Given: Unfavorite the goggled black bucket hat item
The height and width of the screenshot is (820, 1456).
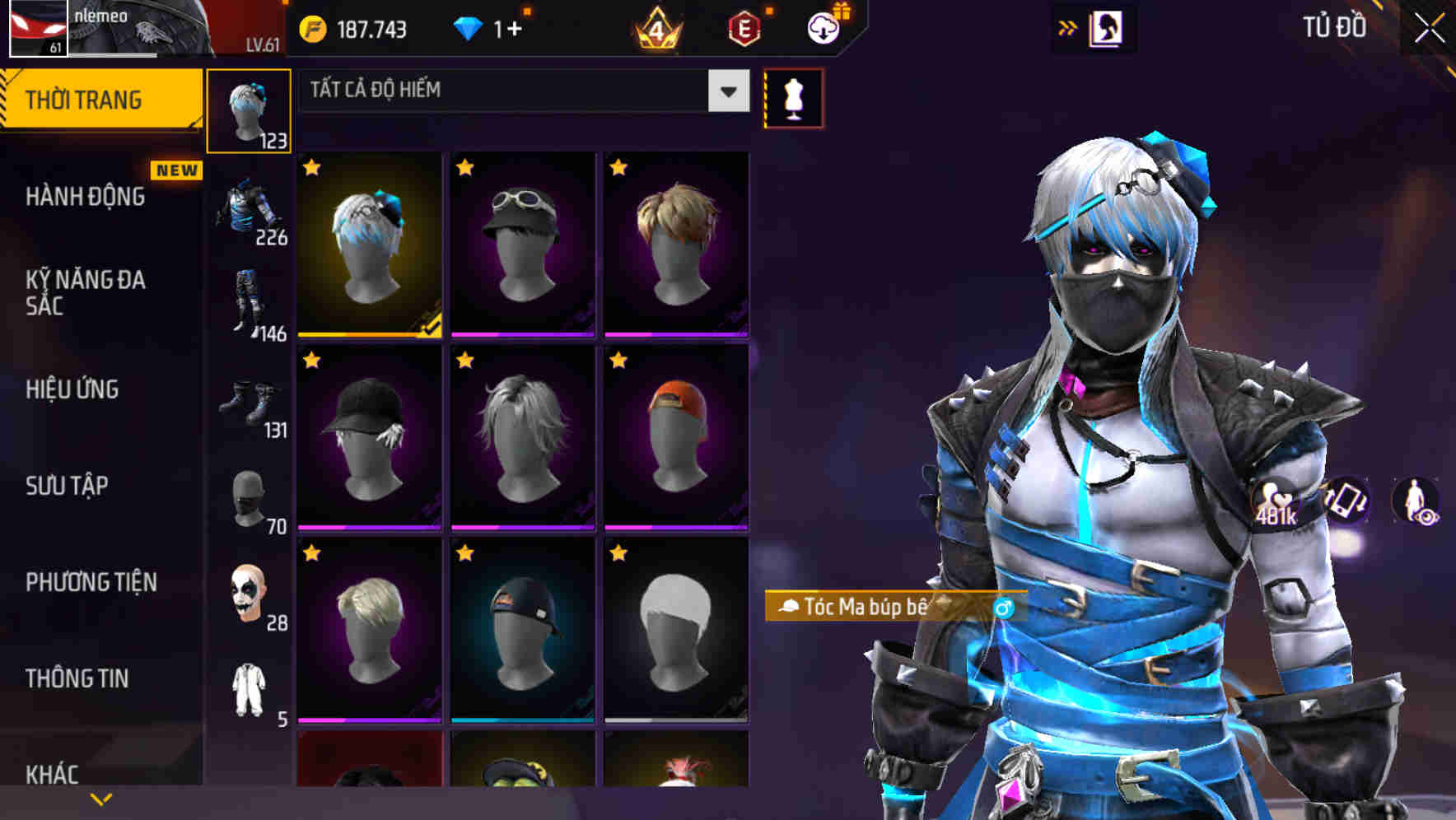Looking at the screenshot, I should [x=464, y=167].
